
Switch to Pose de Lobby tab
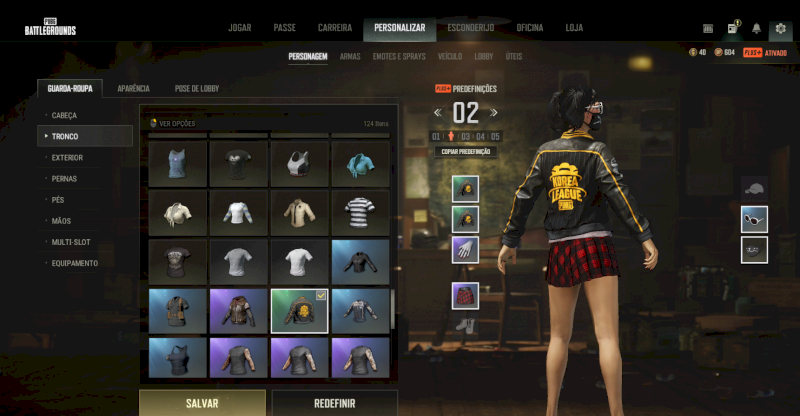[x=196, y=89]
